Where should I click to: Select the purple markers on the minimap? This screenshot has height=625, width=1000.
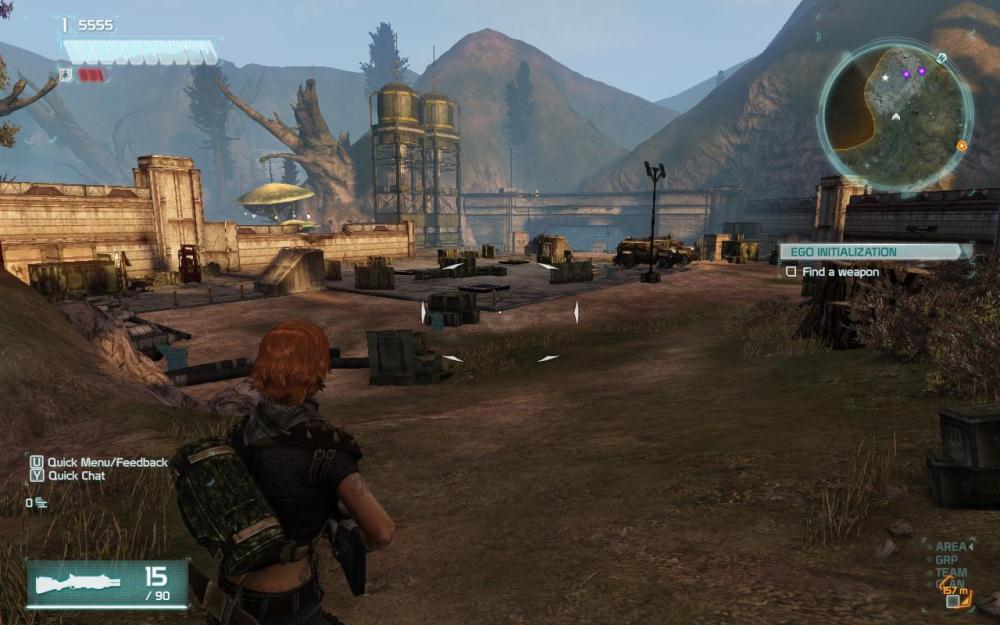tap(915, 73)
